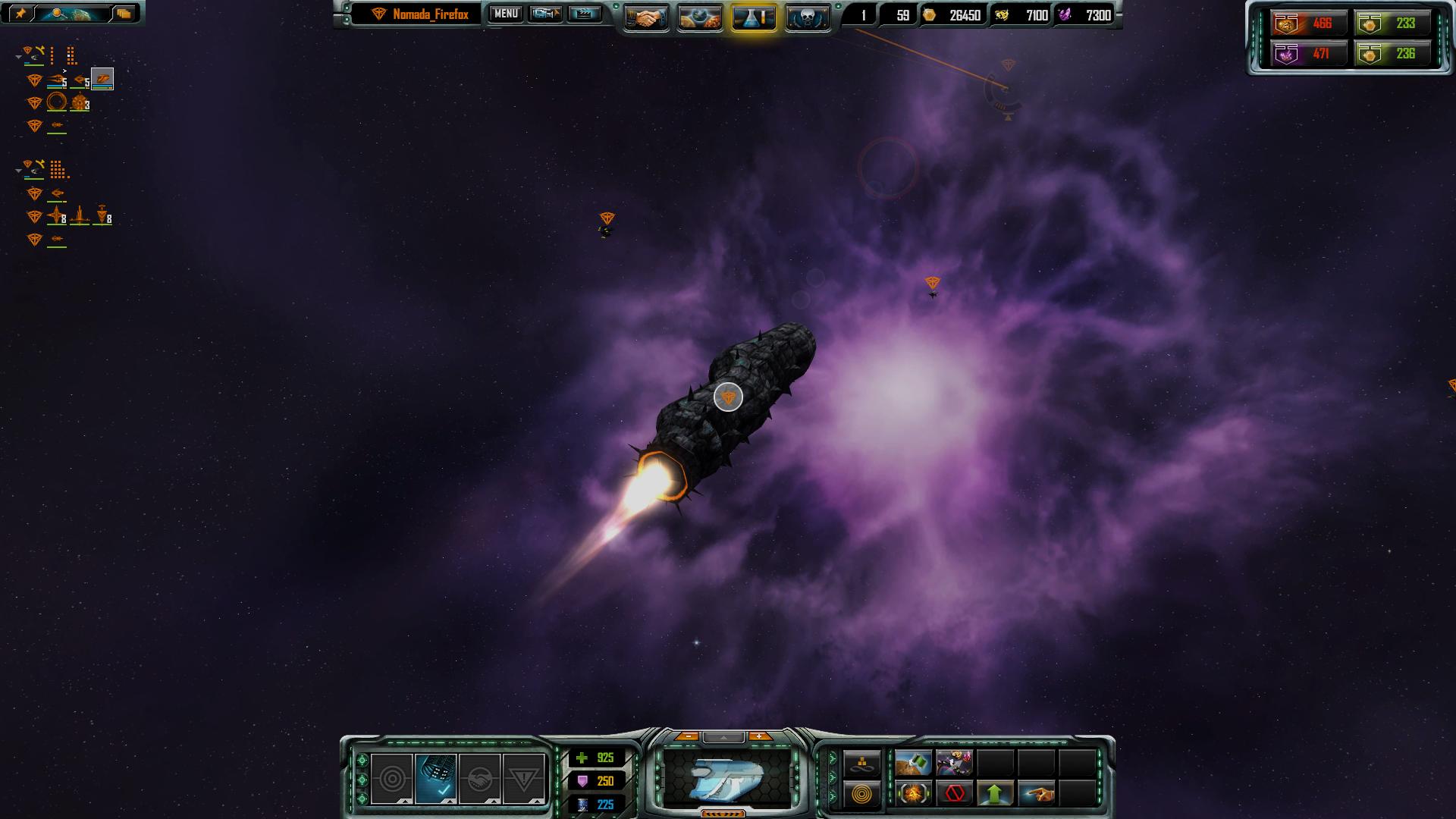Viewport: 1456px width, 819px height.
Task: Open the pirate skull screen
Action: coord(807,17)
